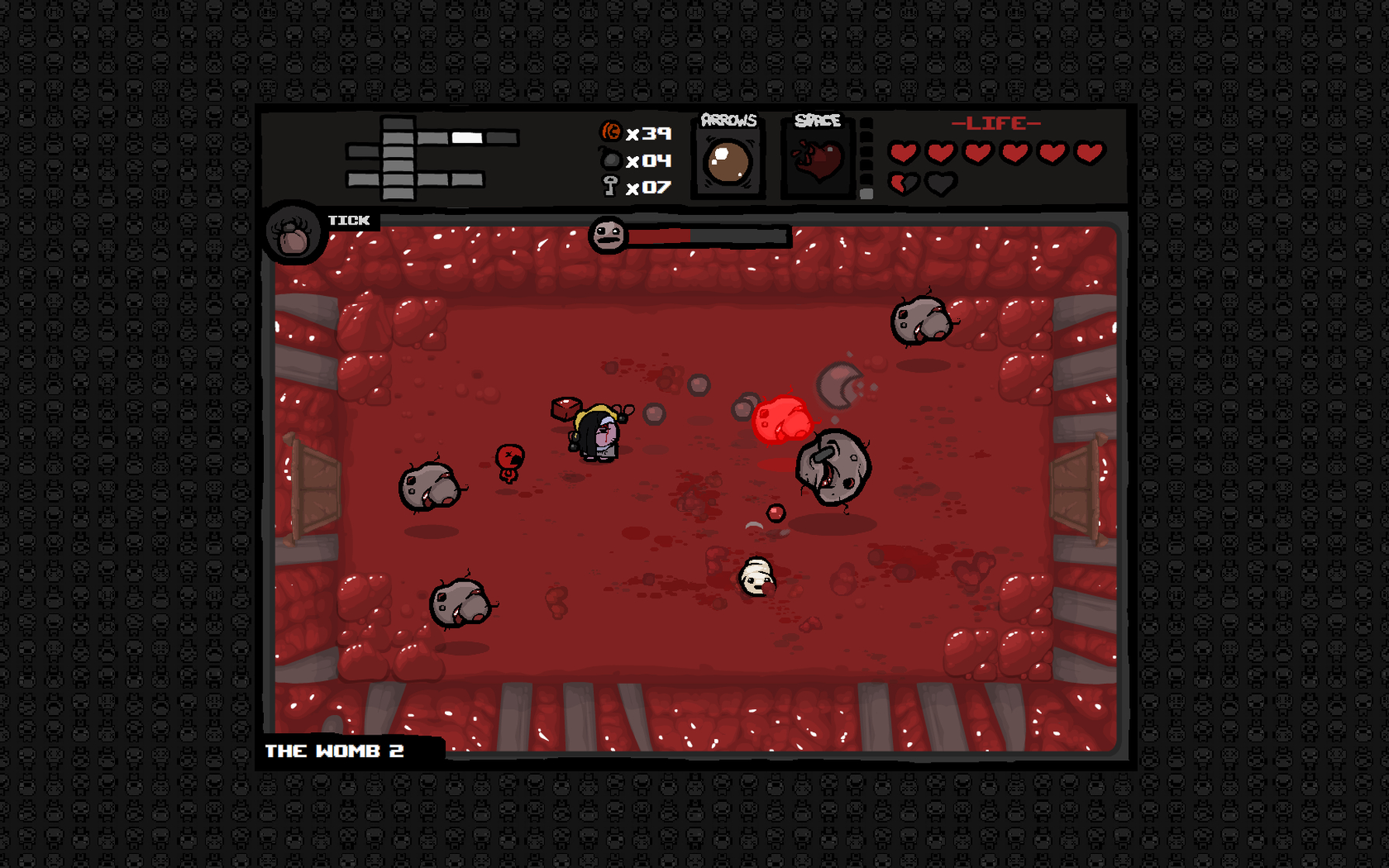Click THE WOMB 2 floor title
The height and width of the screenshot is (868, 1389).
coord(334,751)
